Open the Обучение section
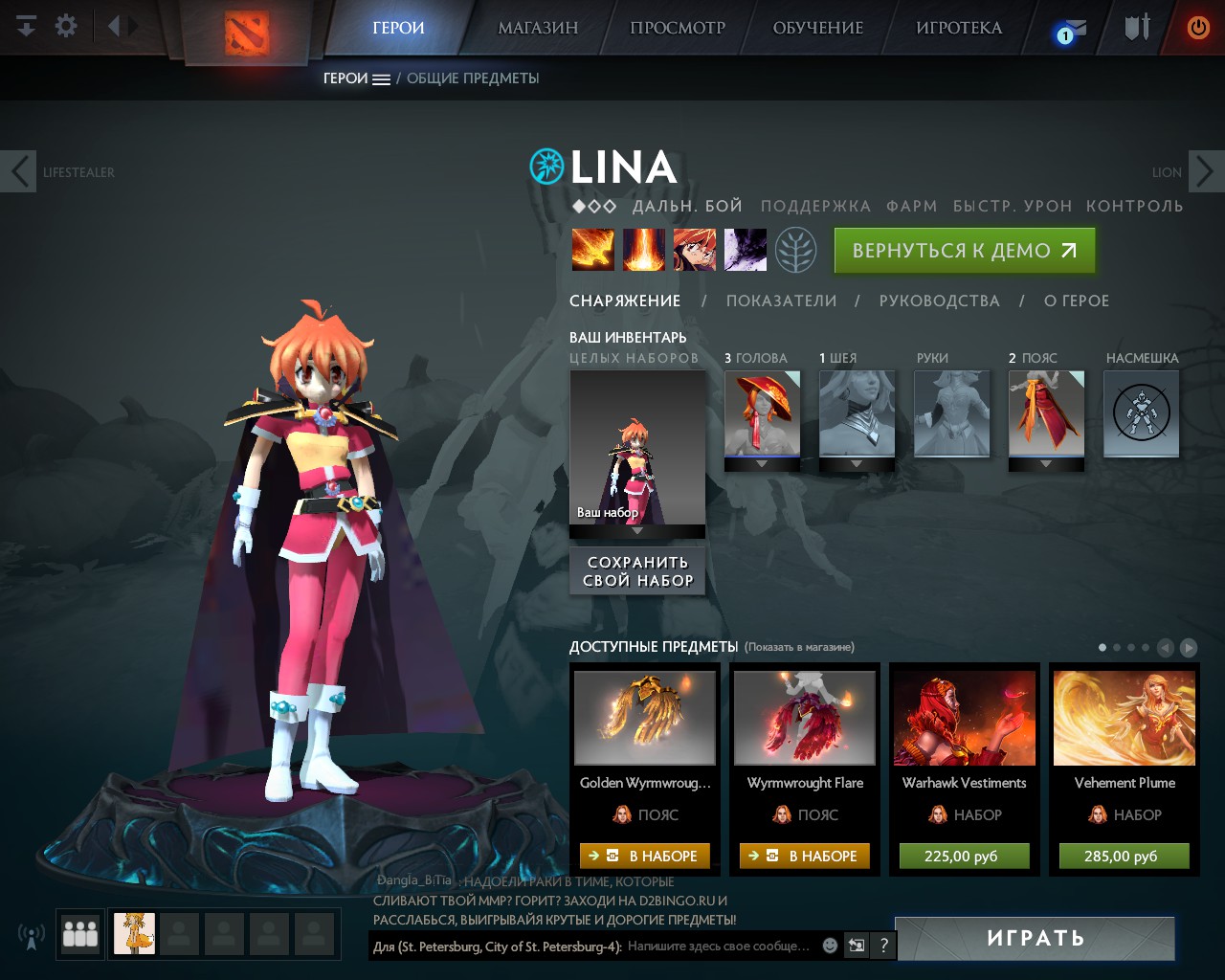This screenshot has width=1225, height=980. click(x=817, y=28)
